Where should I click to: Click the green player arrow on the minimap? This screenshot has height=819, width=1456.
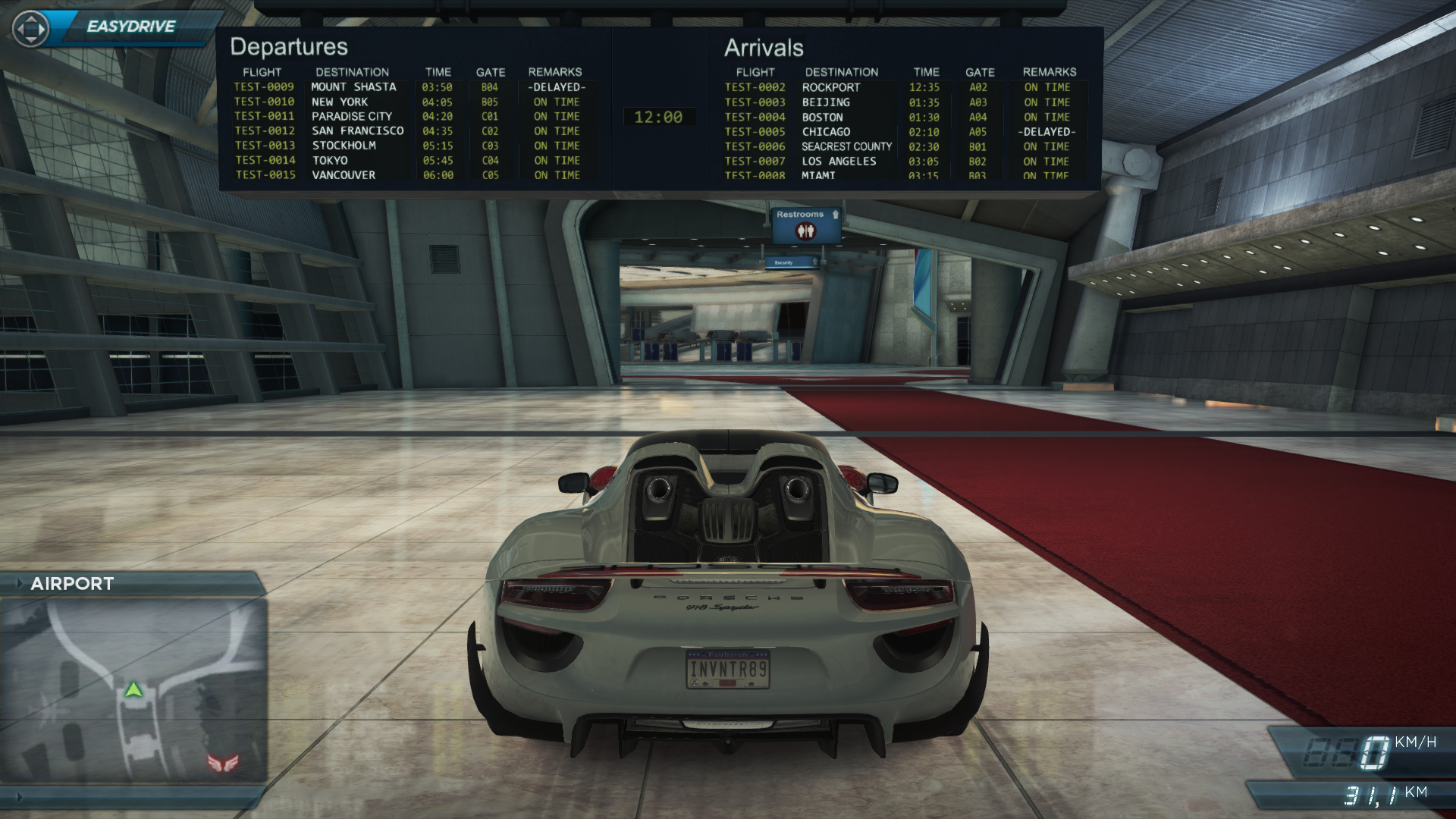(133, 689)
